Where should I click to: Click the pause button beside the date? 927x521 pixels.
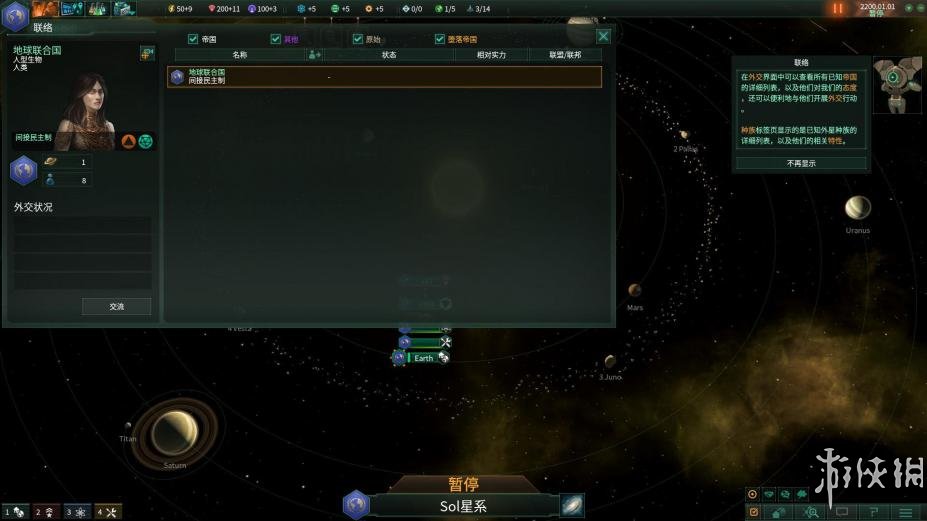pos(838,8)
